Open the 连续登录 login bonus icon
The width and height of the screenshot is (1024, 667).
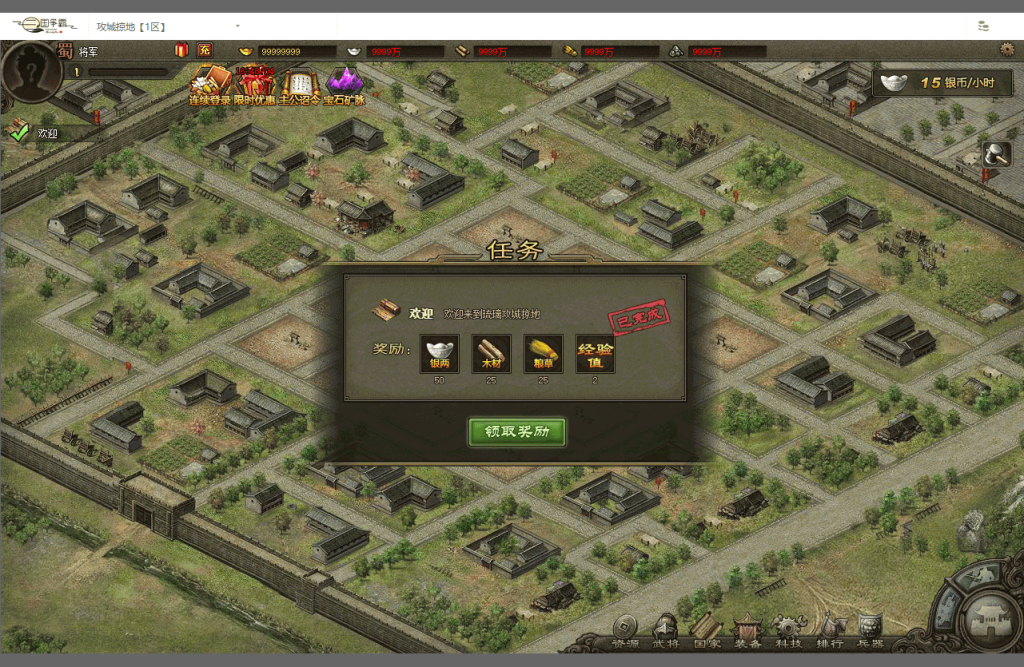[210, 84]
